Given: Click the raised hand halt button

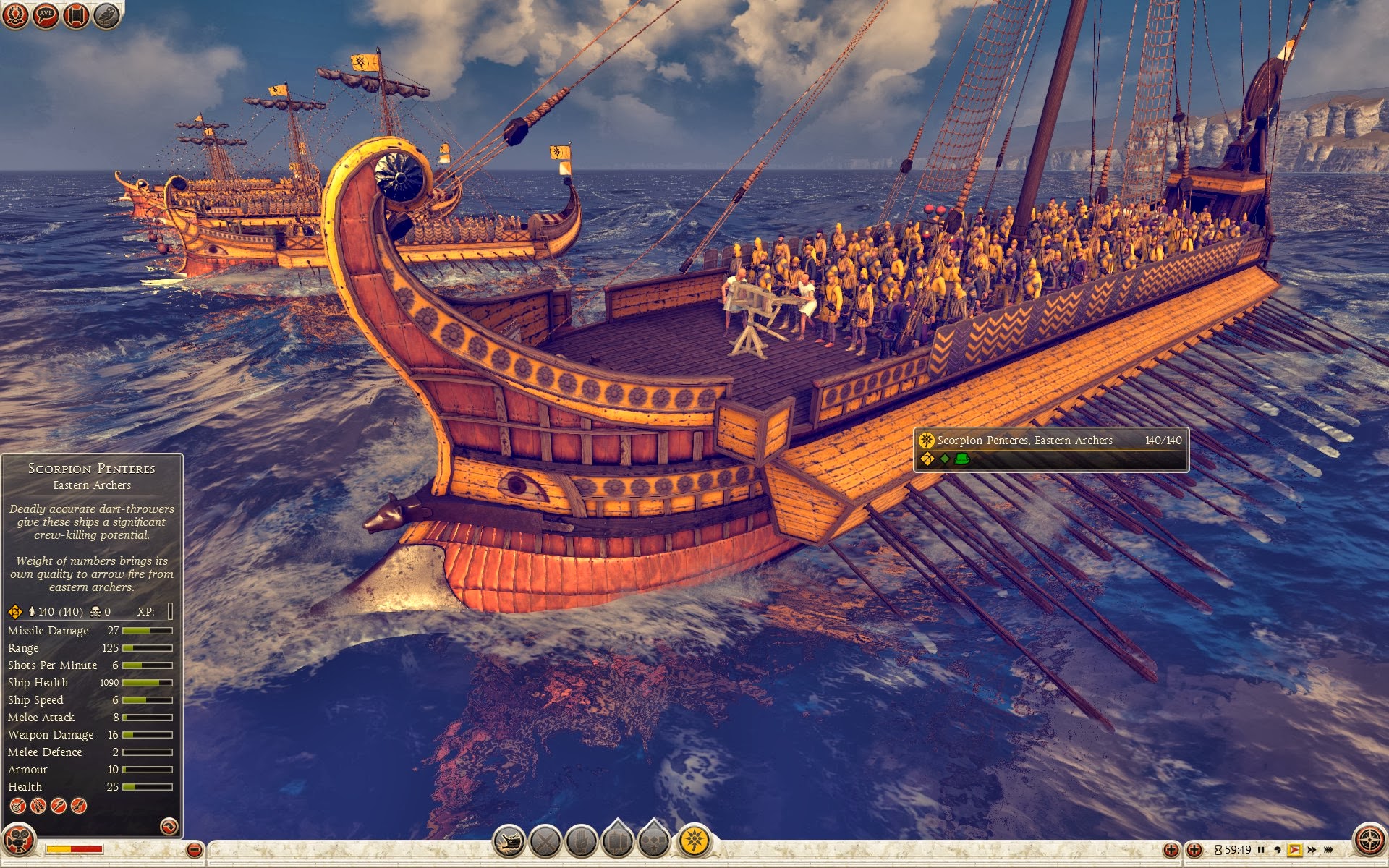Looking at the screenshot, I should [582, 841].
